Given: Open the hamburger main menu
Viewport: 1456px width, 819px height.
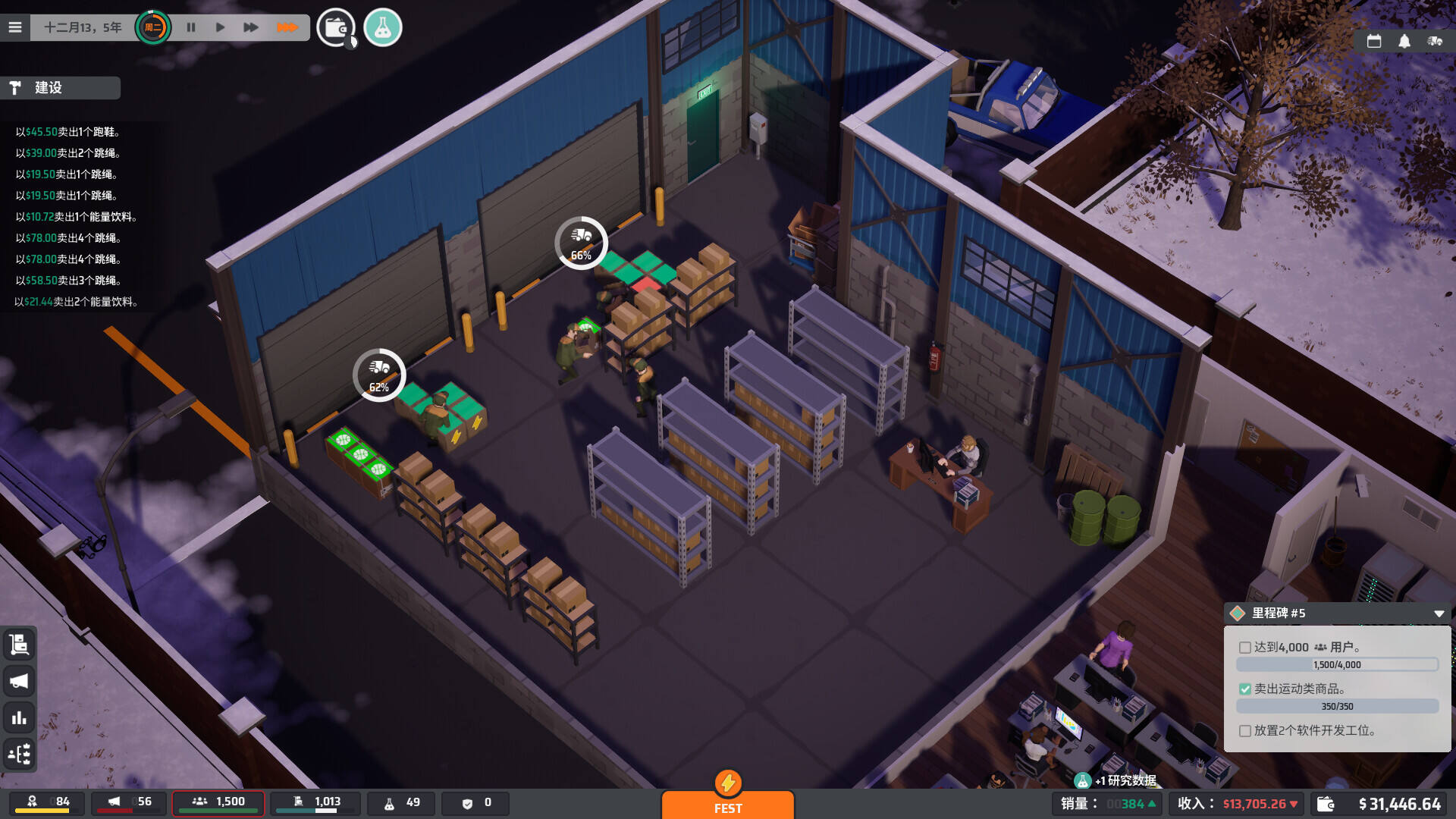Looking at the screenshot, I should (x=15, y=28).
